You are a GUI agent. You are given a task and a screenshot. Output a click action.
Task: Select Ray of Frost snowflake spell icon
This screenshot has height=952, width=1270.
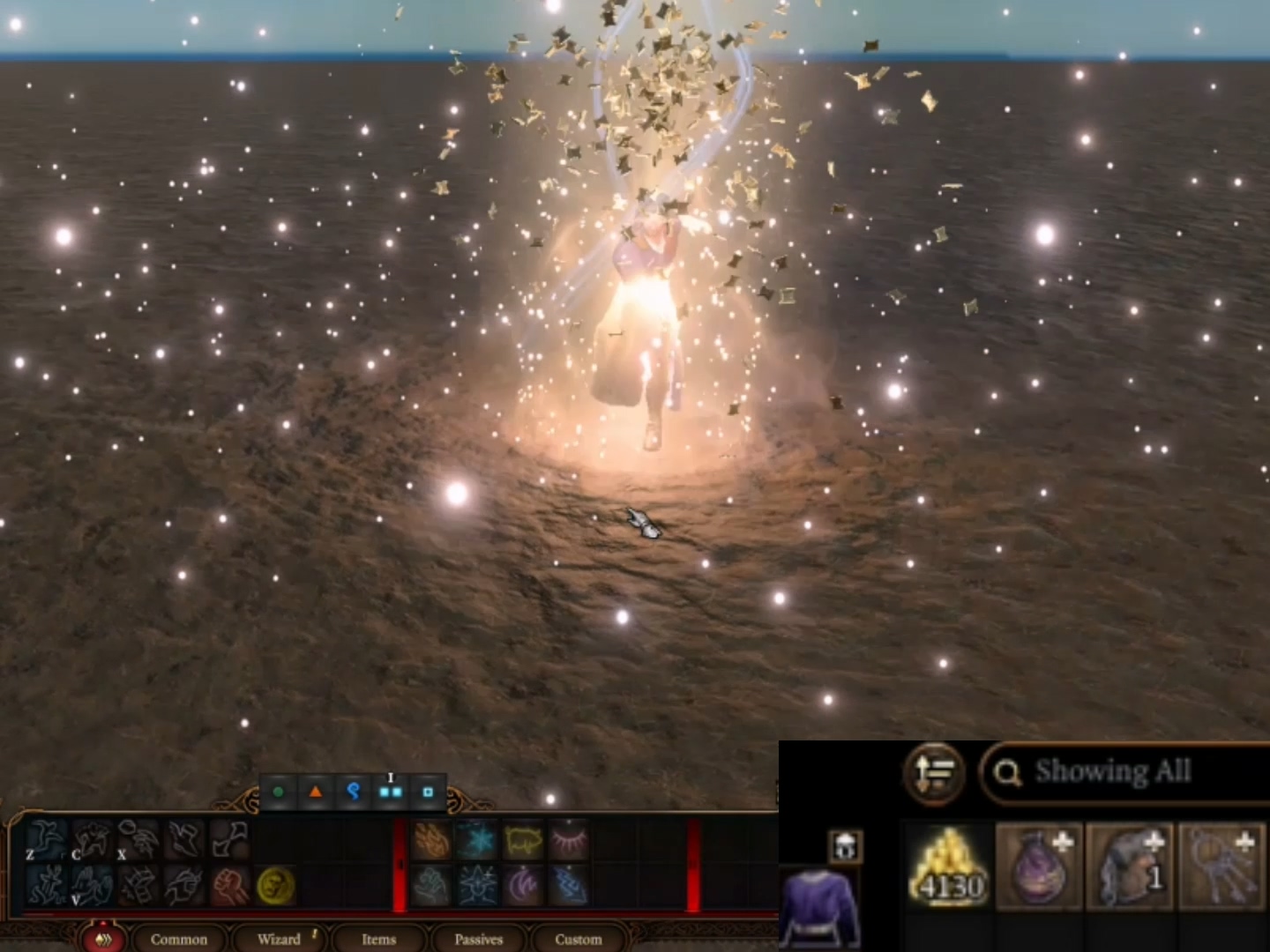(476, 841)
